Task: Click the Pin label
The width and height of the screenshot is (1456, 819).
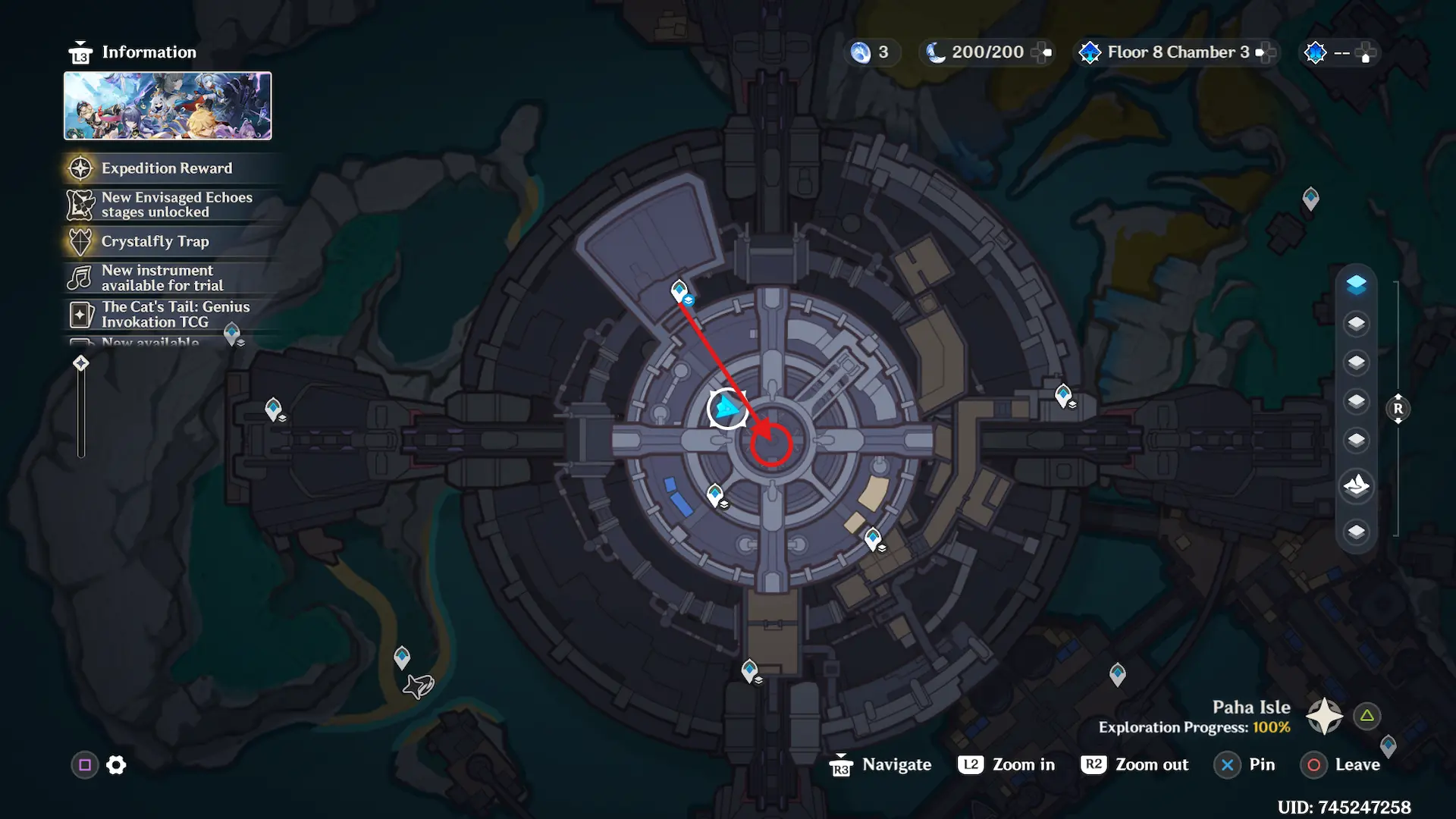Action: [1262, 764]
